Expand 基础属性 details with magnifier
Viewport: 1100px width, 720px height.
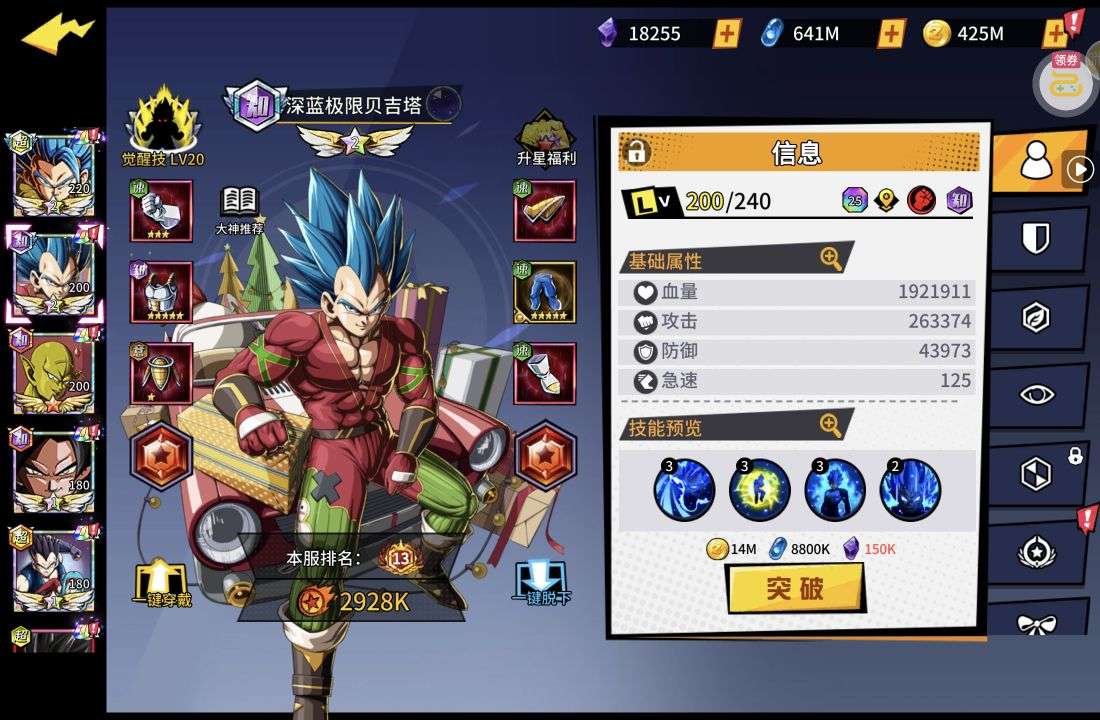831,259
